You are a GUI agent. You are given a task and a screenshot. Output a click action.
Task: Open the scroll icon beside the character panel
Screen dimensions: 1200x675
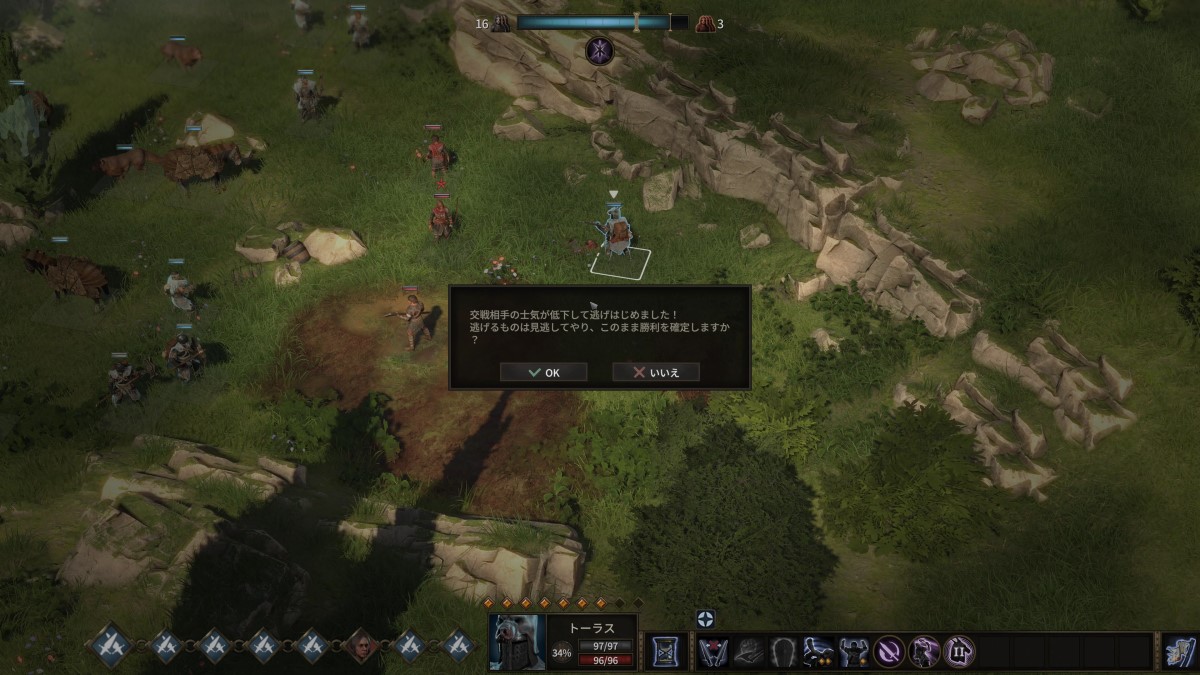click(663, 652)
